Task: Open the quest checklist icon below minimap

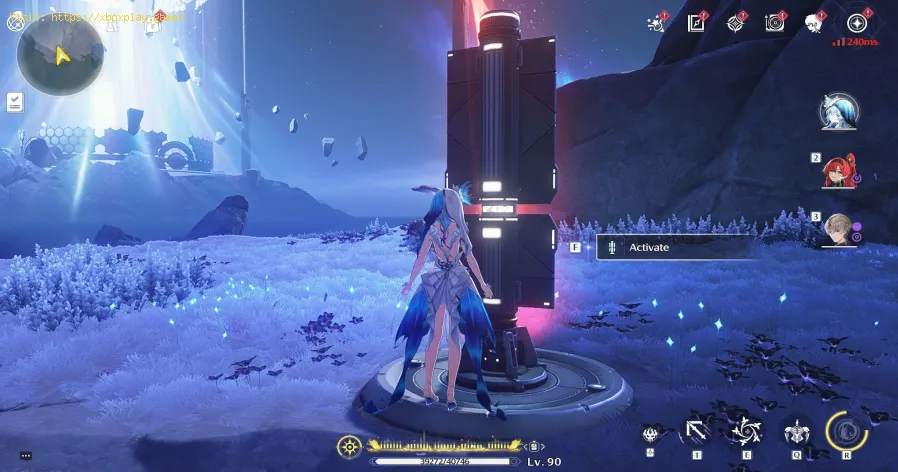Action: pyautogui.click(x=14, y=101)
